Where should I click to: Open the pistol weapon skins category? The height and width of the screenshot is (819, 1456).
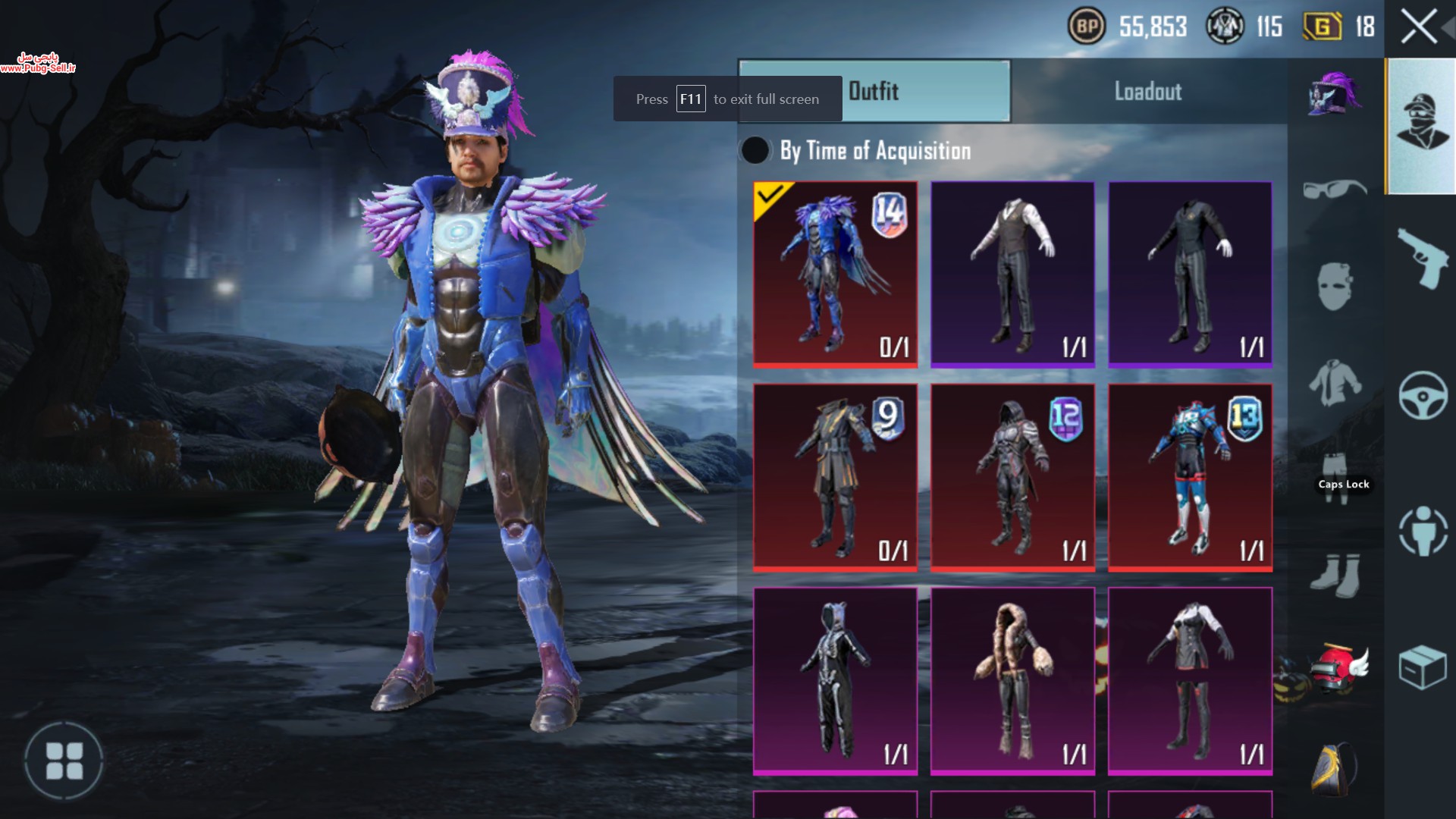tap(1422, 258)
